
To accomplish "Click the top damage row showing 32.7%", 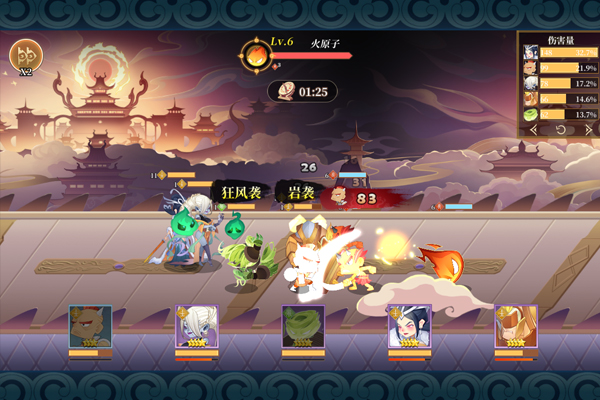I will [558, 53].
